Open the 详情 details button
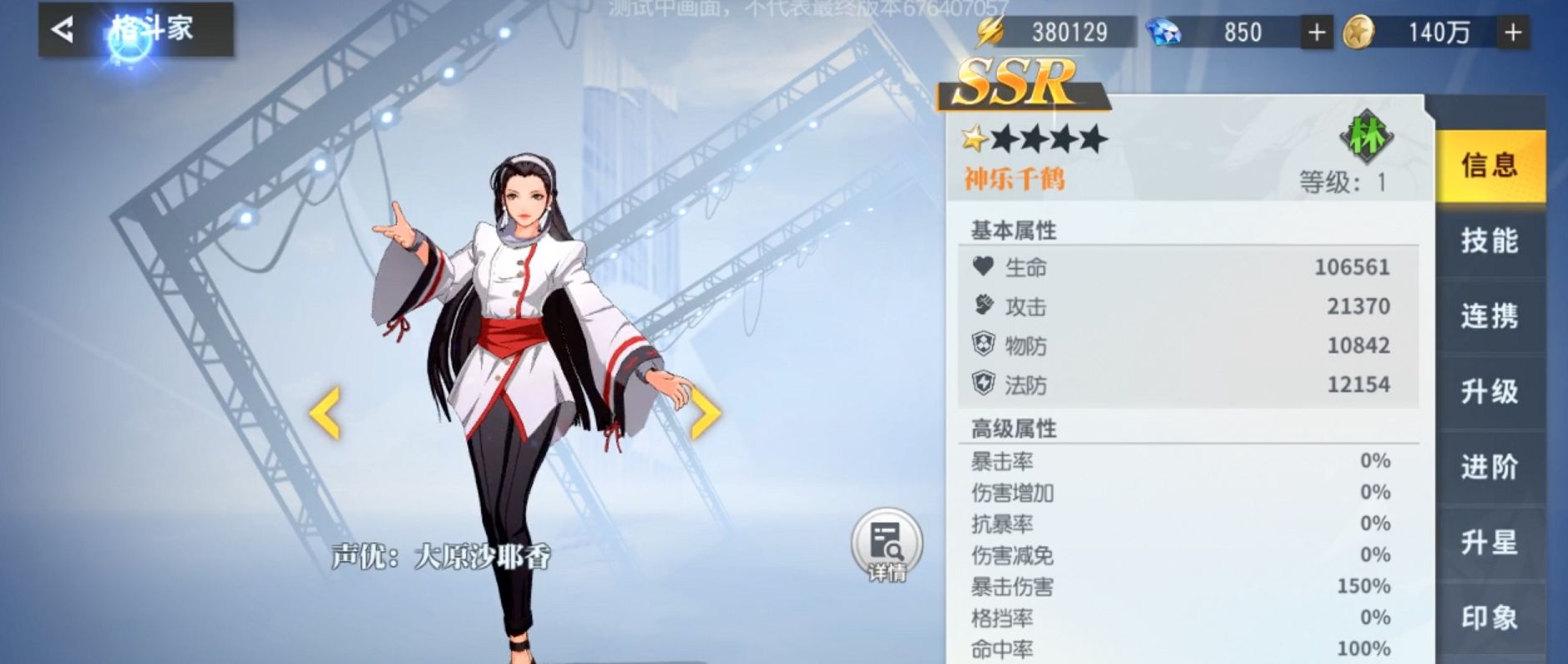Viewport: 1568px width, 664px height. pyautogui.click(x=887, y=545)
